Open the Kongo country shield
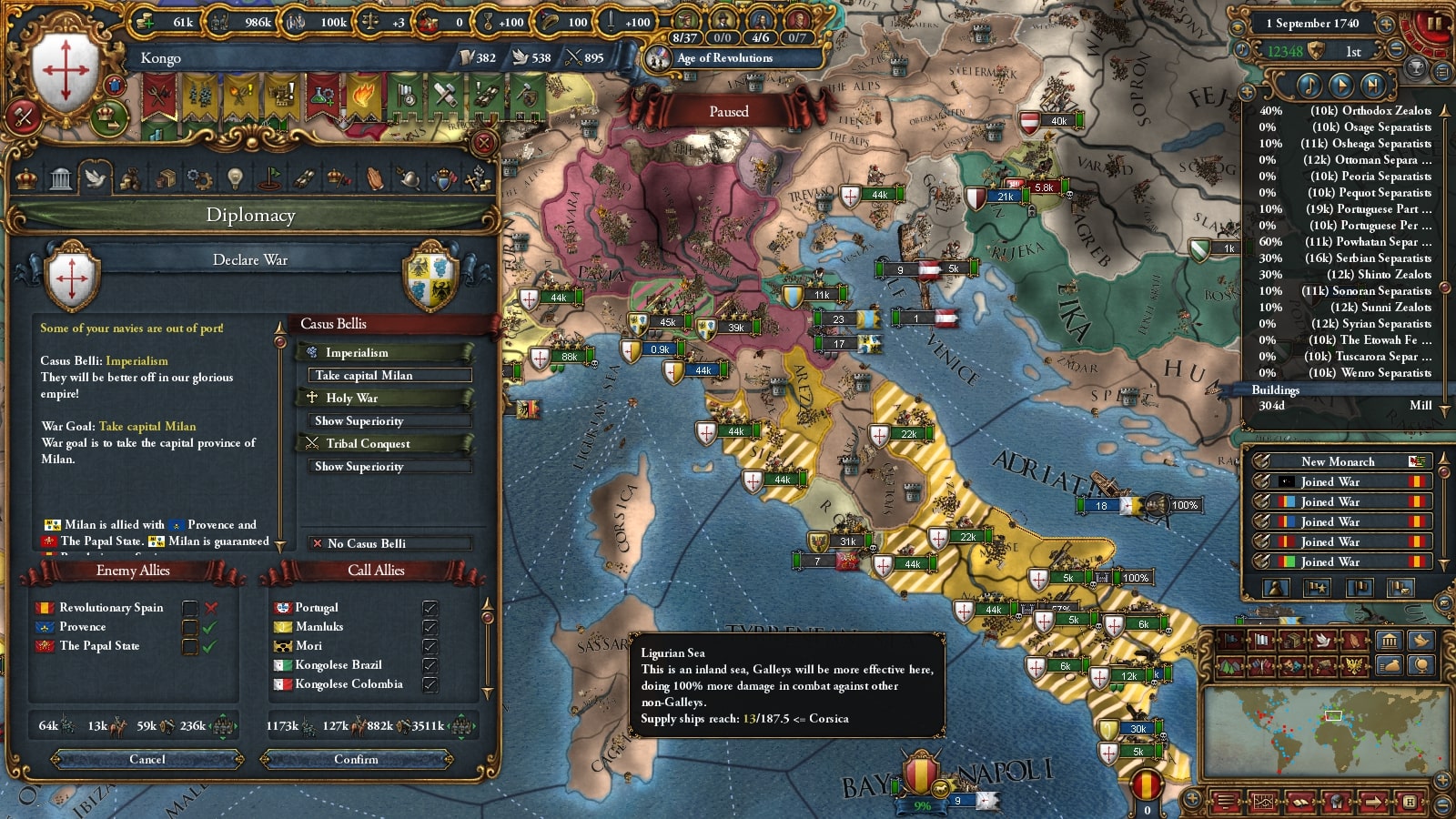Screen dimensions: 1456x819 tap(66, 71)
